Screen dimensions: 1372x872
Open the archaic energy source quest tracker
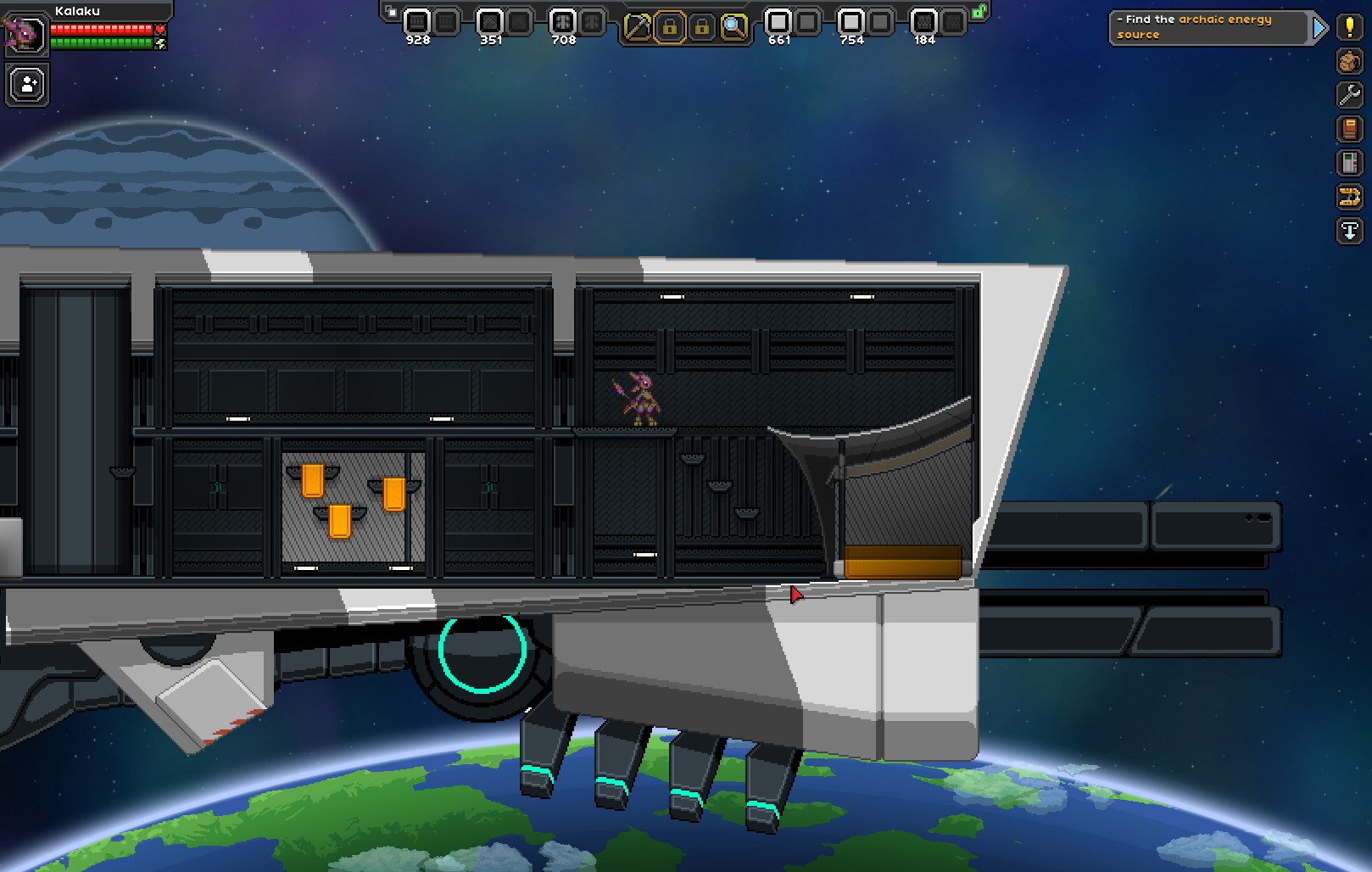(x=1207, y=27)
